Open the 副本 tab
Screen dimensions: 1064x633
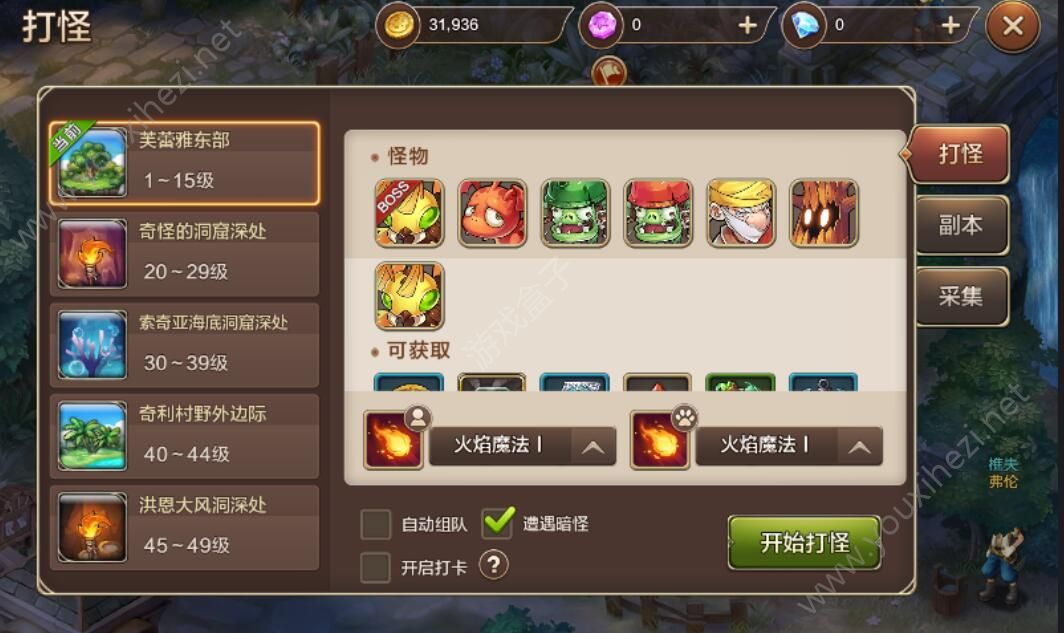pos(960,226)
